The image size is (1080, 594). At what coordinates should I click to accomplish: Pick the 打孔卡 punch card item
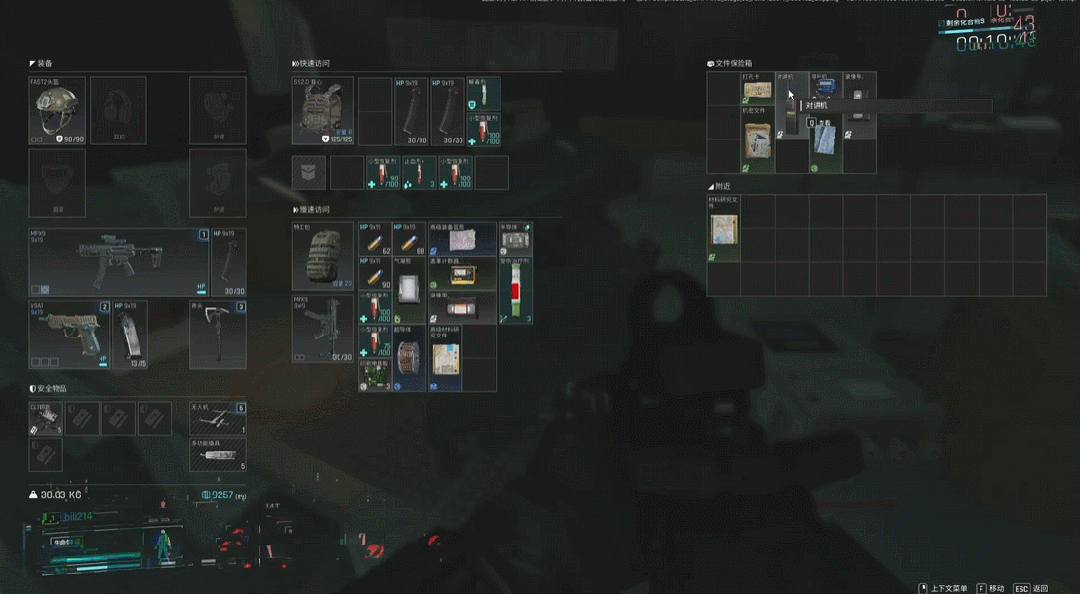click(757, 90)
